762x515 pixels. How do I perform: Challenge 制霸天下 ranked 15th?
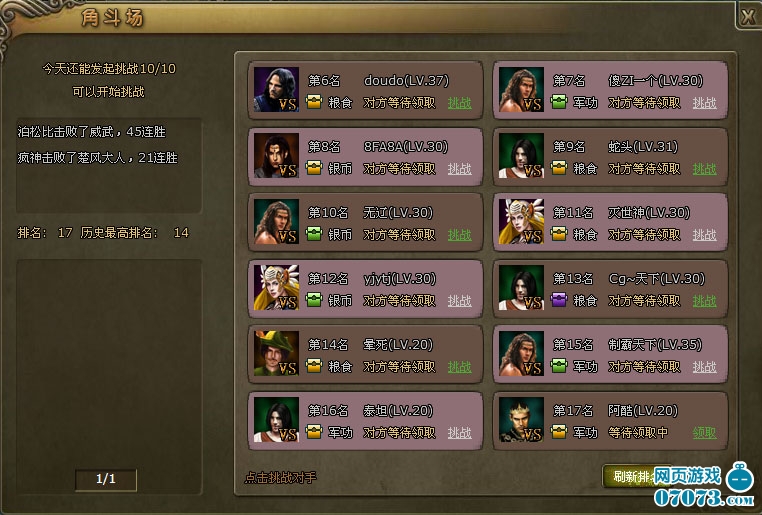coord(704,366)
